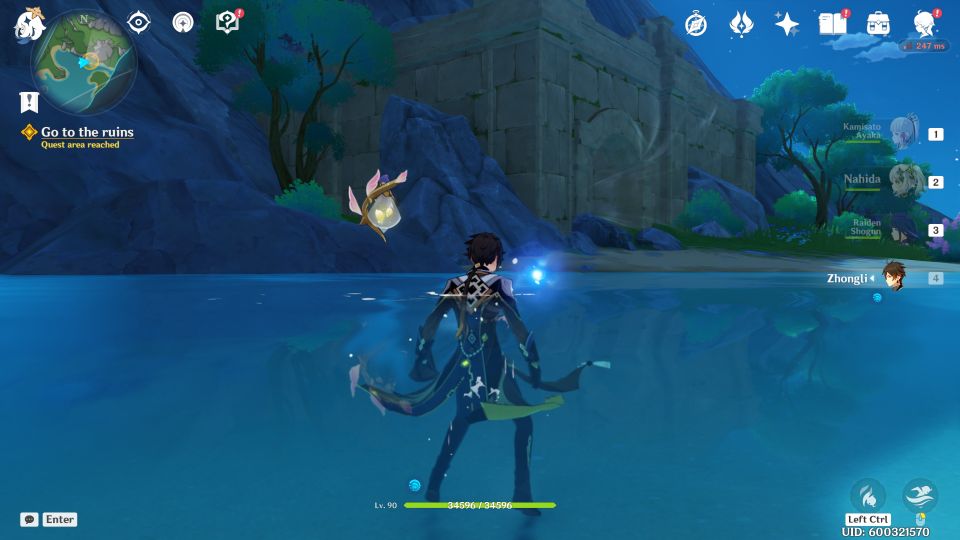The height and width of the screenshot is (540, 960).
Task: Open the Adventurer Handbook book icon
Action: [x=832, y=23]
